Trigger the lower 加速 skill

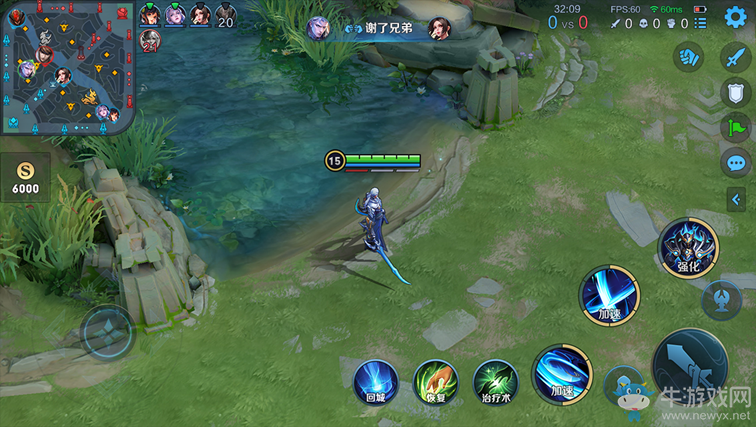pyautogui.click(x=562, y=375)
